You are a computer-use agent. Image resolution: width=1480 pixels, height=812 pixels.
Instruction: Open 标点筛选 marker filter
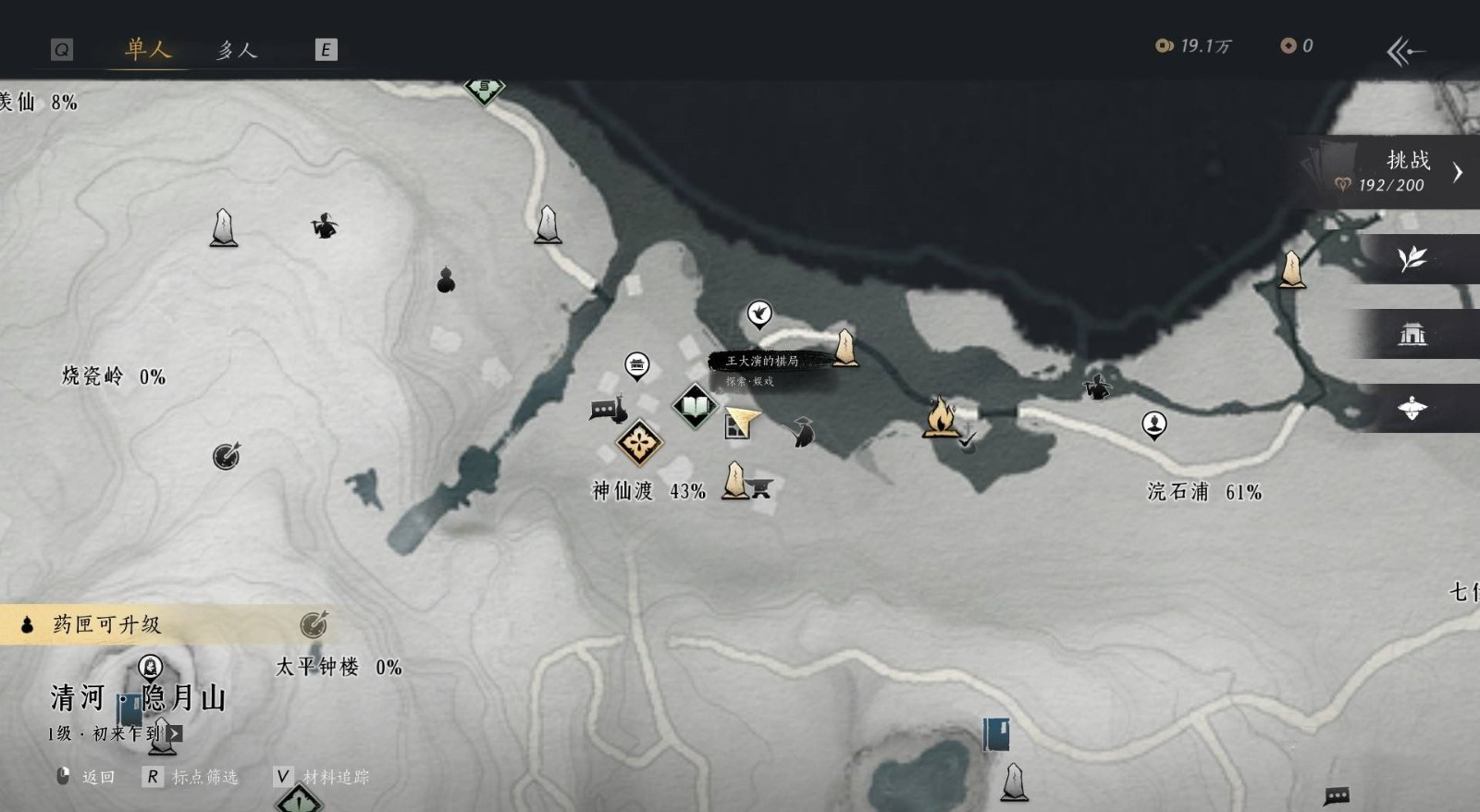pyautogui.click(x=192, y=777)
